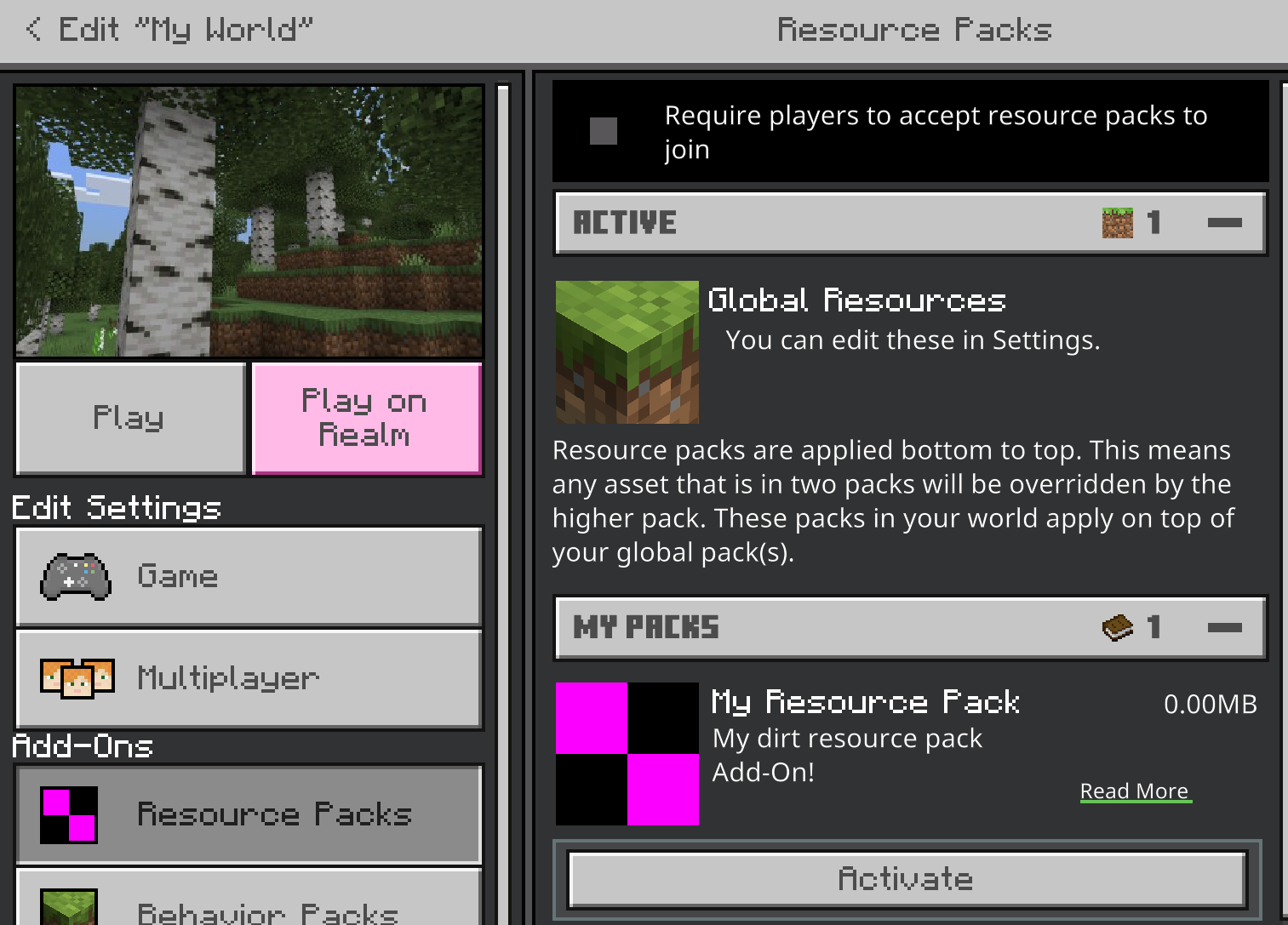Activate My Resource Pack
The width and height of the screenshot is (1288, 925).
(x=906, y=878)
